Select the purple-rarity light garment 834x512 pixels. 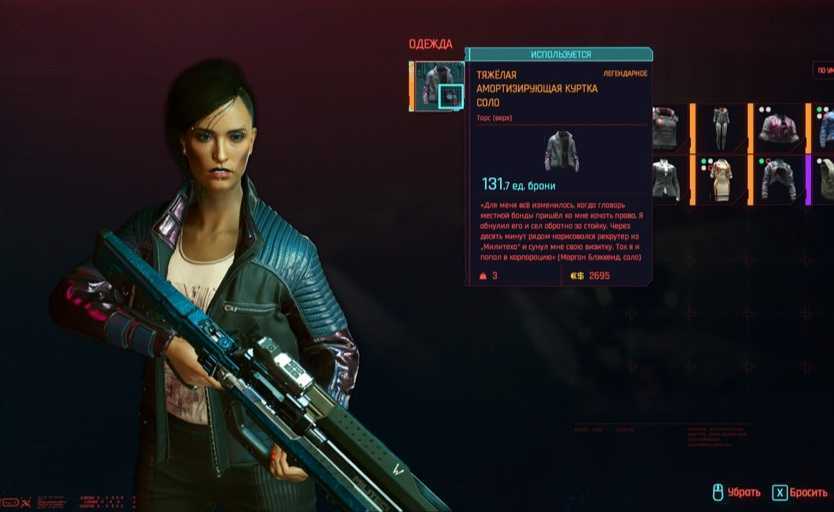(825, 180)
